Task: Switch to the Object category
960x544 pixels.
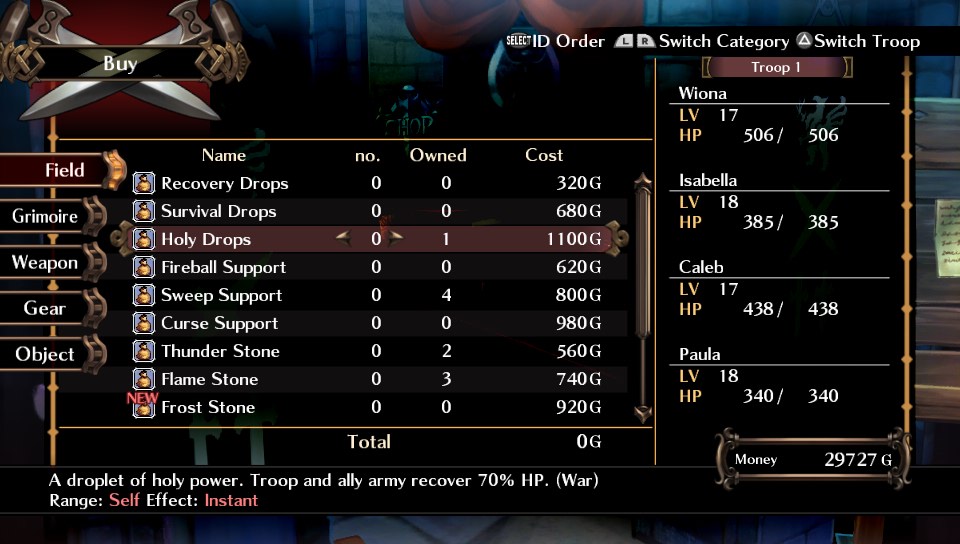Action: [45, 354]
